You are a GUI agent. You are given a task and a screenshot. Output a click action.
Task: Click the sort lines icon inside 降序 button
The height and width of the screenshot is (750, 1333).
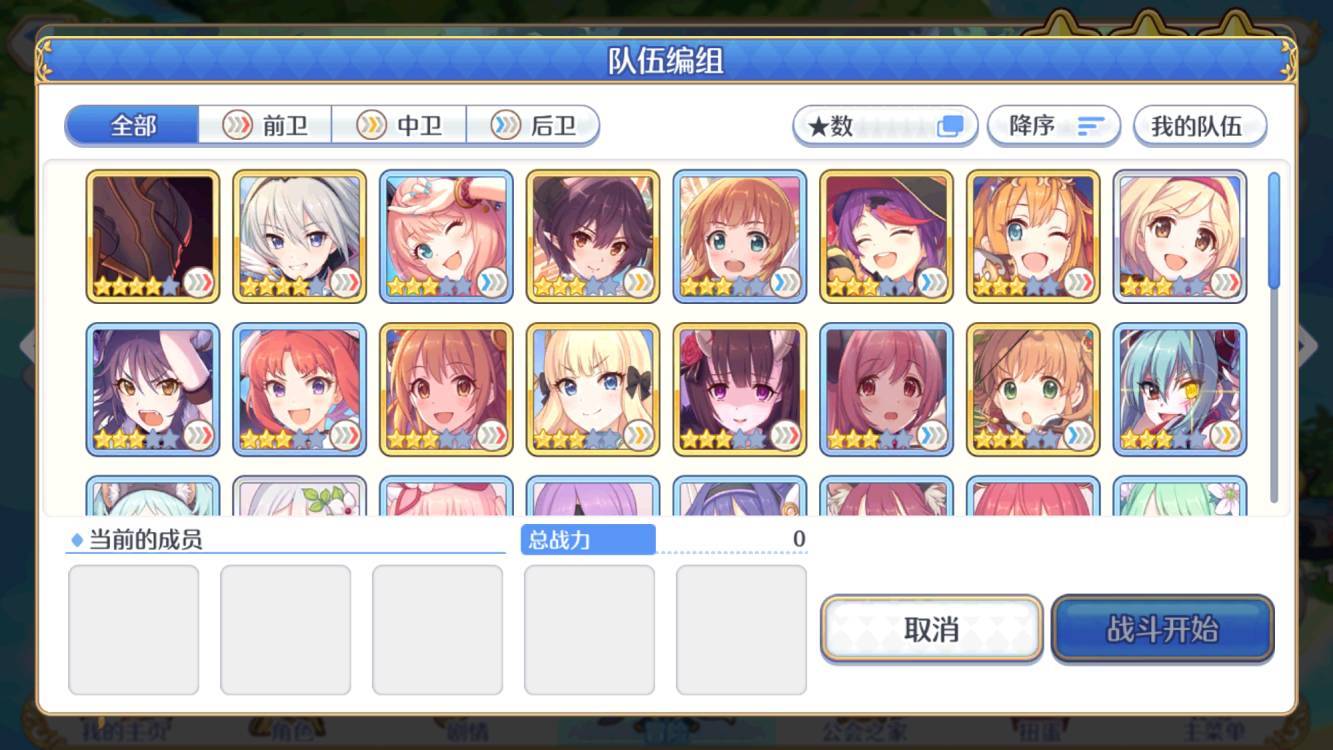[x=1094, y=125]
